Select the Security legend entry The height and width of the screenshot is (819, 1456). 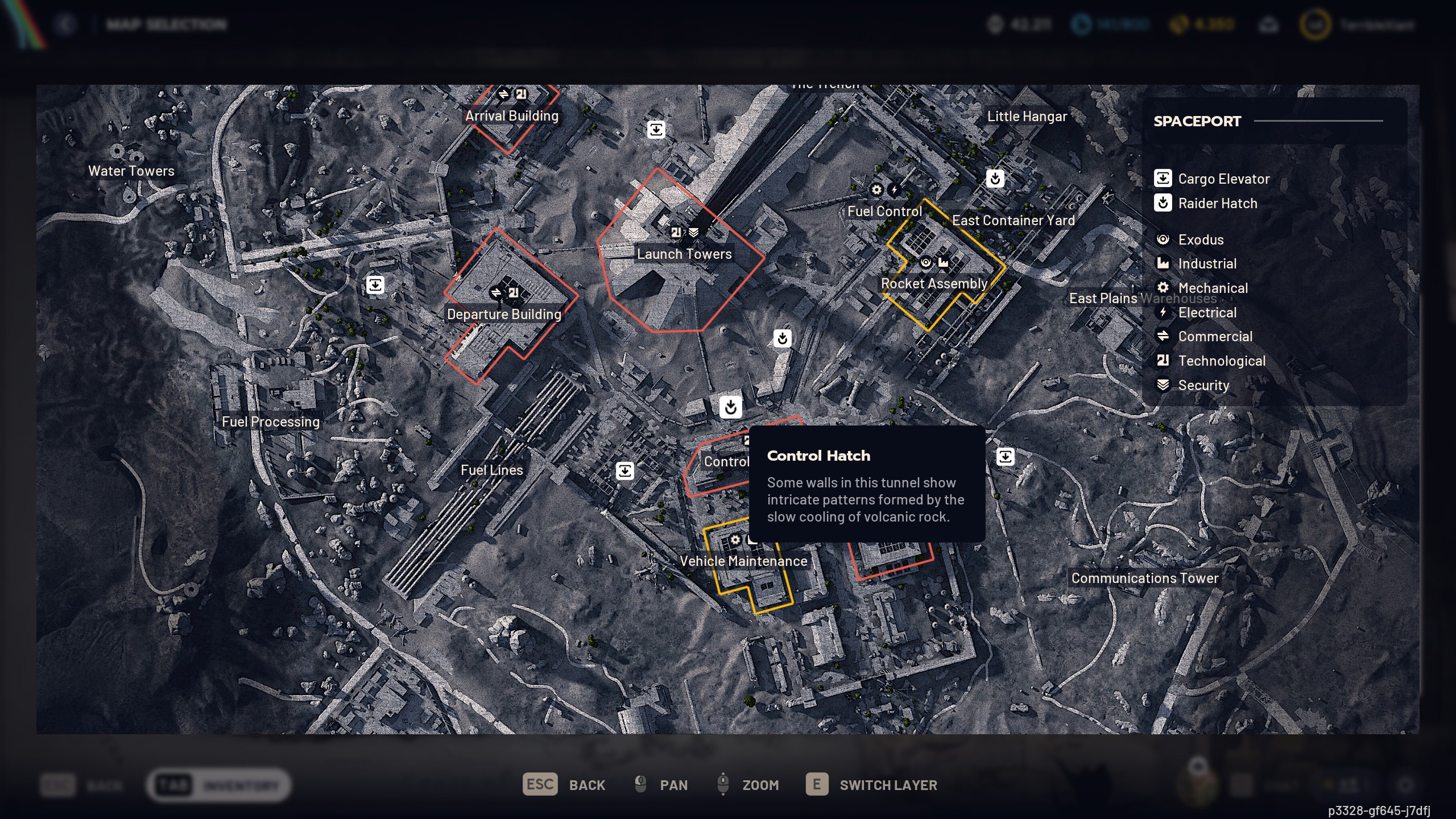coord(1203,386)
